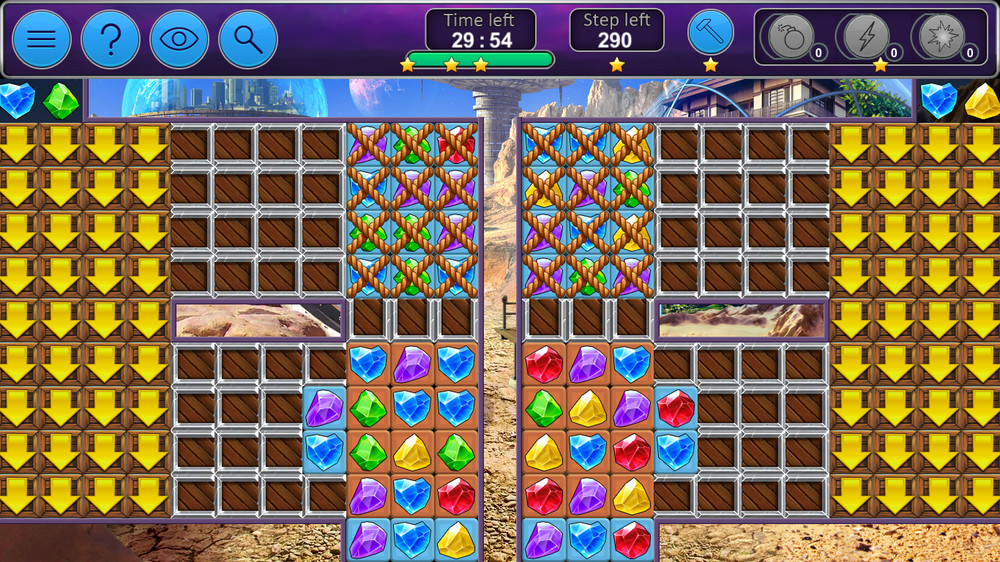Toggle the eye view button
The width and height of the screenshot is (1000, 562).
point(179,39)
